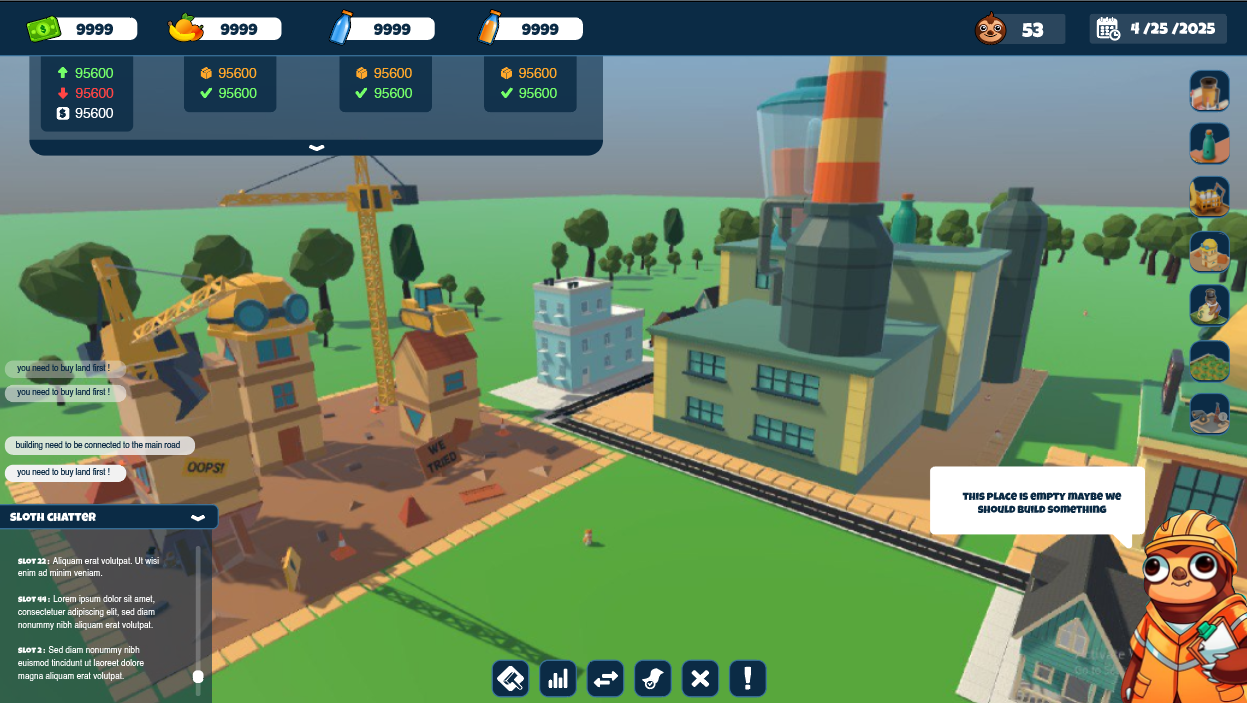Image resolution: width=1247 pixels, height=703 pixels.
Task: Select the green crop field icon
Action: [1209, 360]
